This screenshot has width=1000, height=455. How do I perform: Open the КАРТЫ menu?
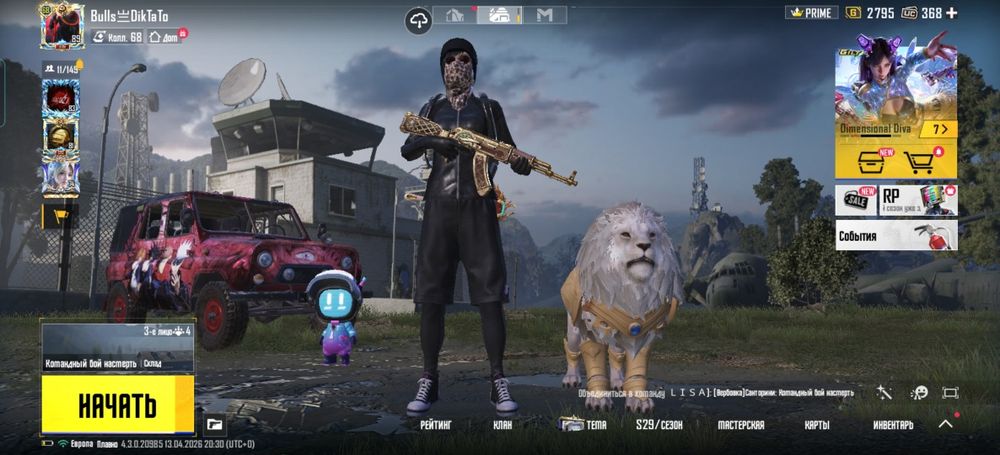[x=817, y=425]
